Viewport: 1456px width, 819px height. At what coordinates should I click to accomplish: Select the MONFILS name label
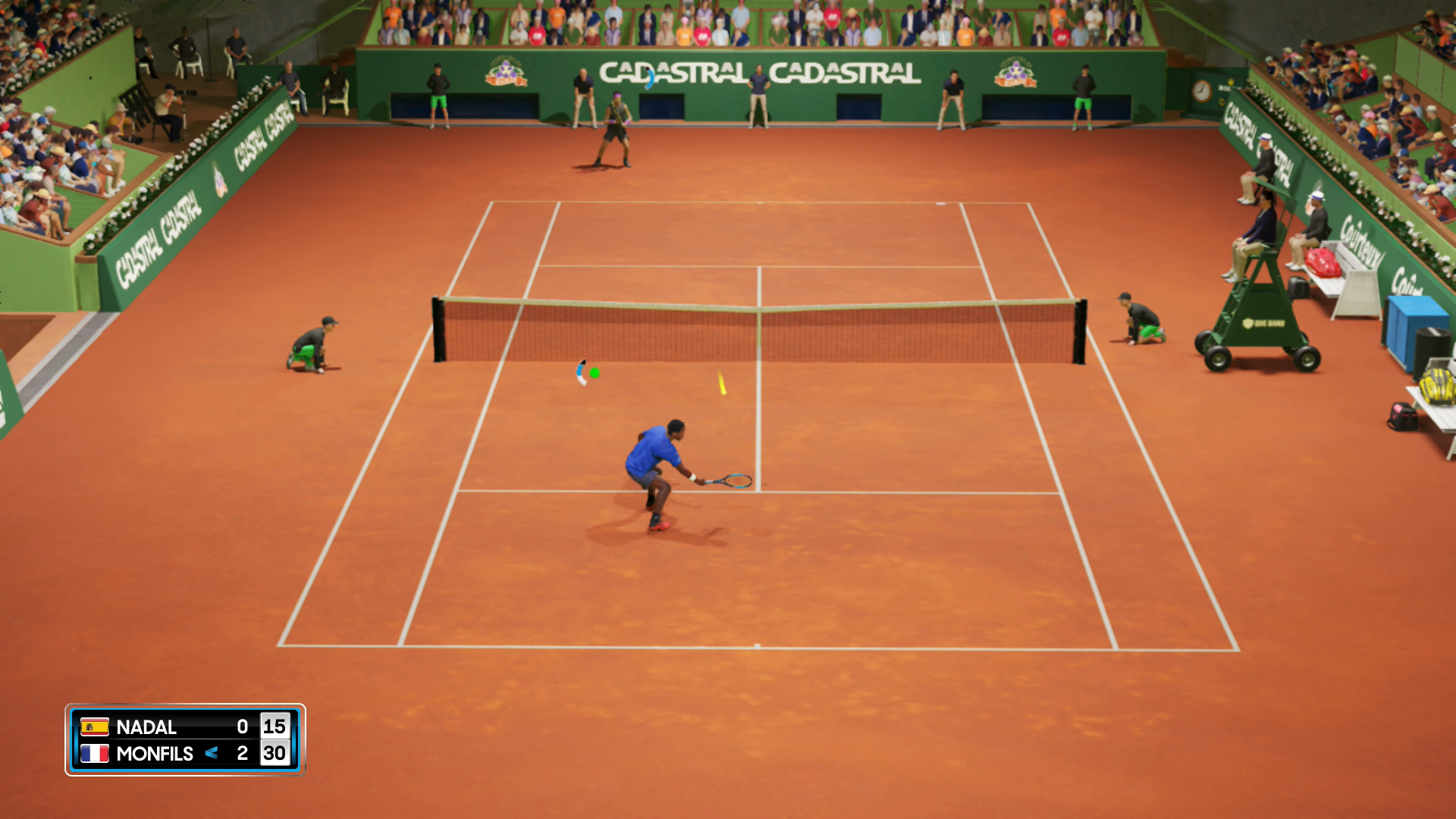point(155,754)
